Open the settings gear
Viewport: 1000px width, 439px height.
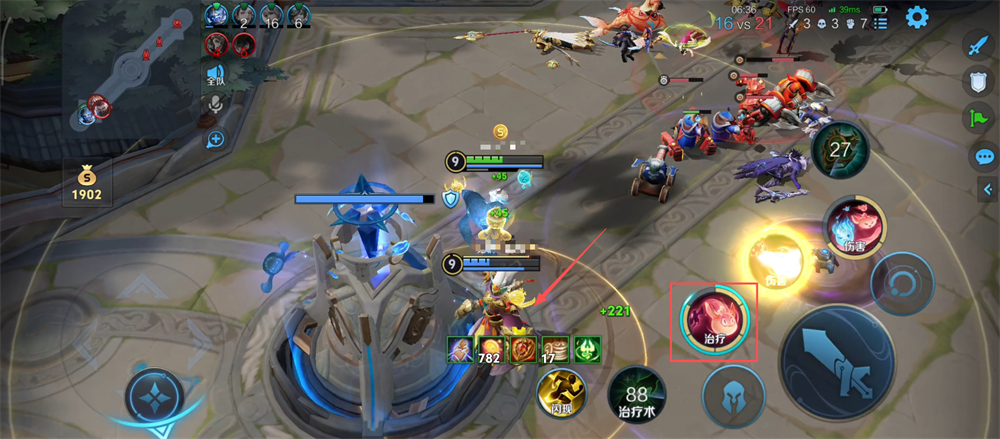[916, 17]
